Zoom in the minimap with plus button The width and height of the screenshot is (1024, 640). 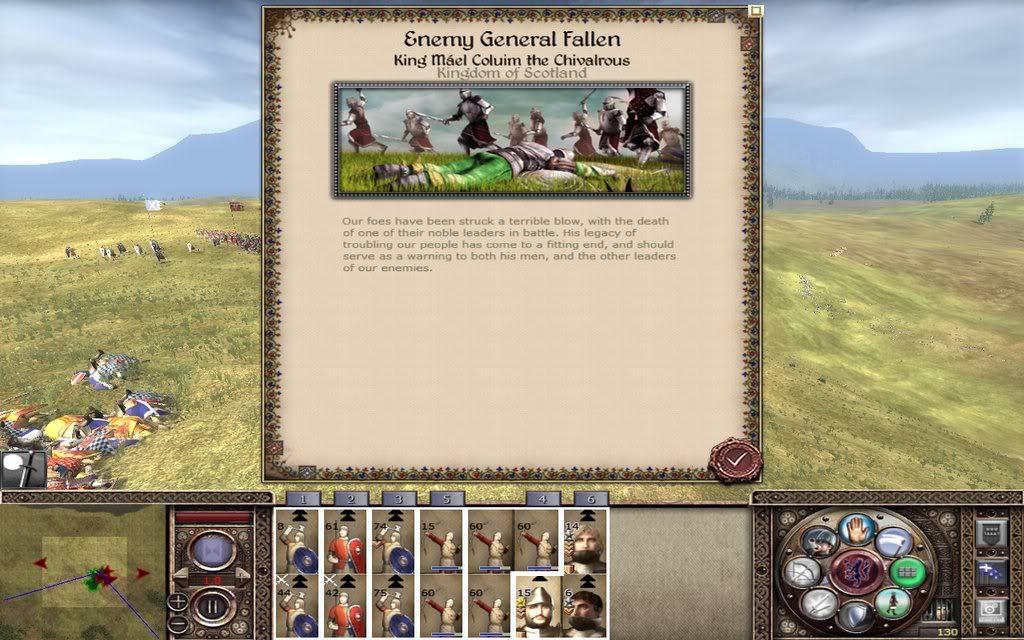177,601
